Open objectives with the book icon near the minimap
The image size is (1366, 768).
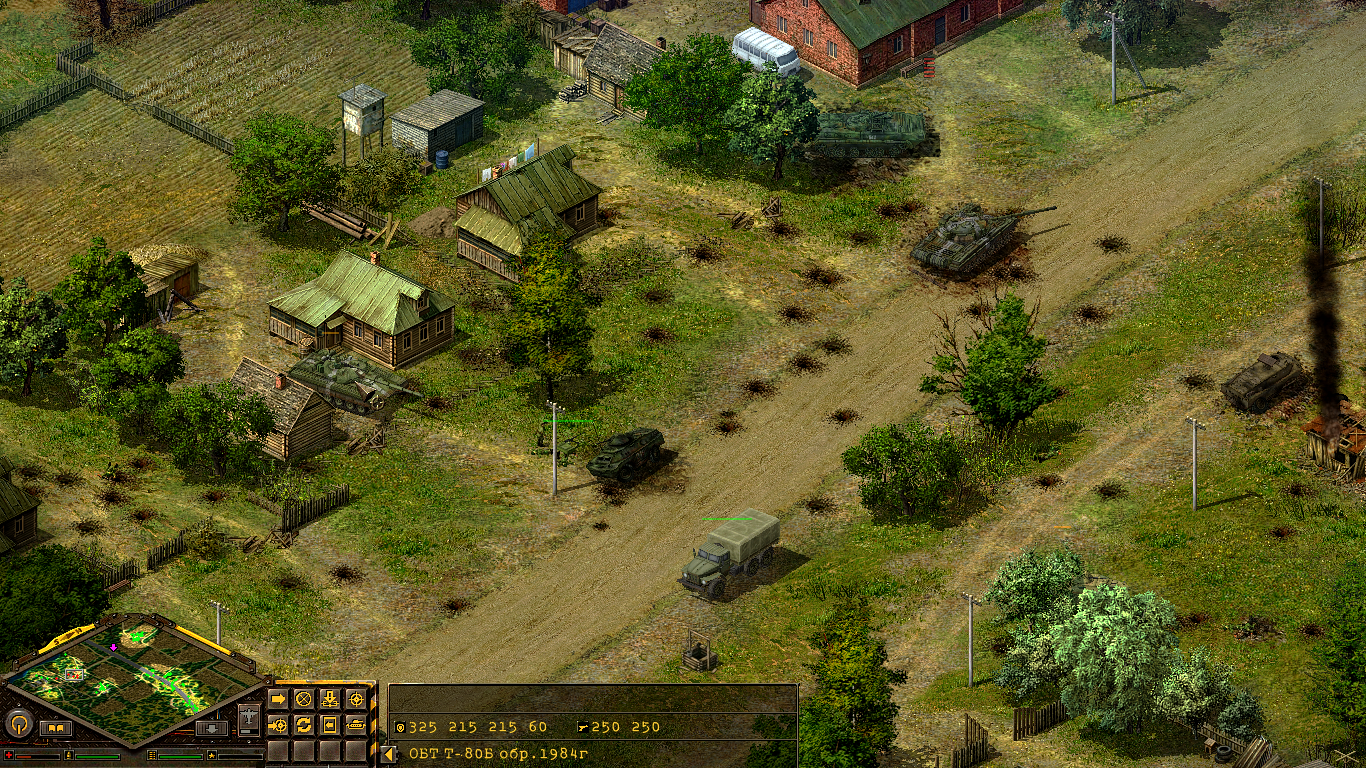pos(57,728)
